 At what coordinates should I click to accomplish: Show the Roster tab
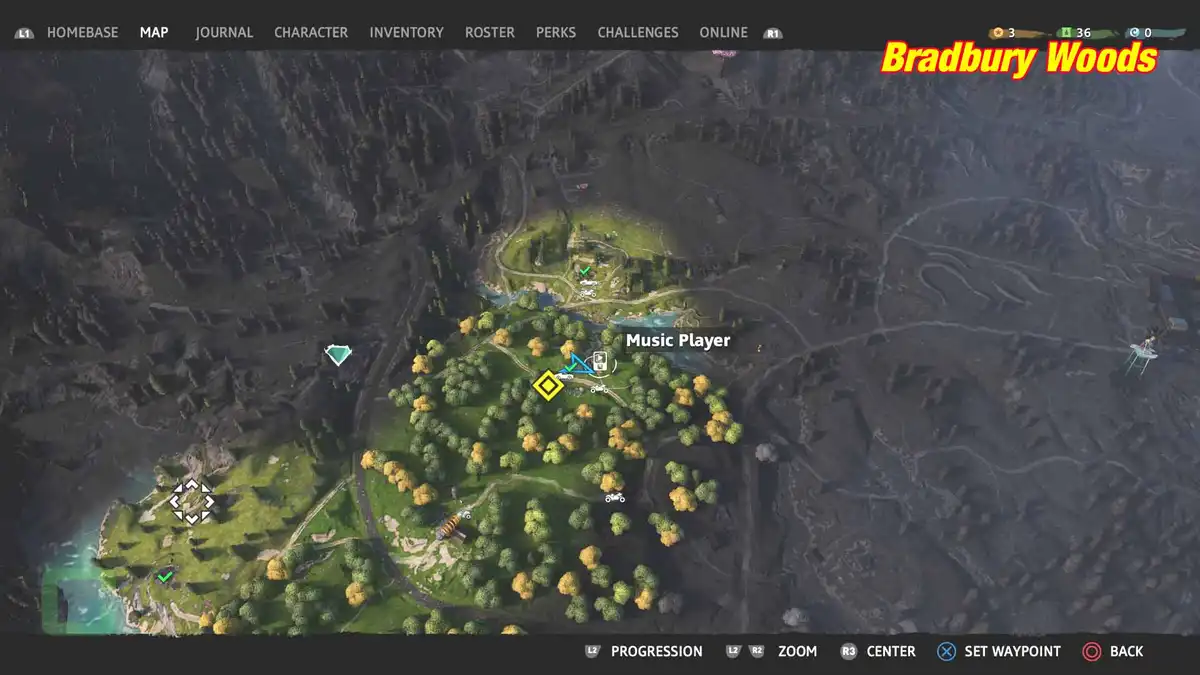(490, 32)
